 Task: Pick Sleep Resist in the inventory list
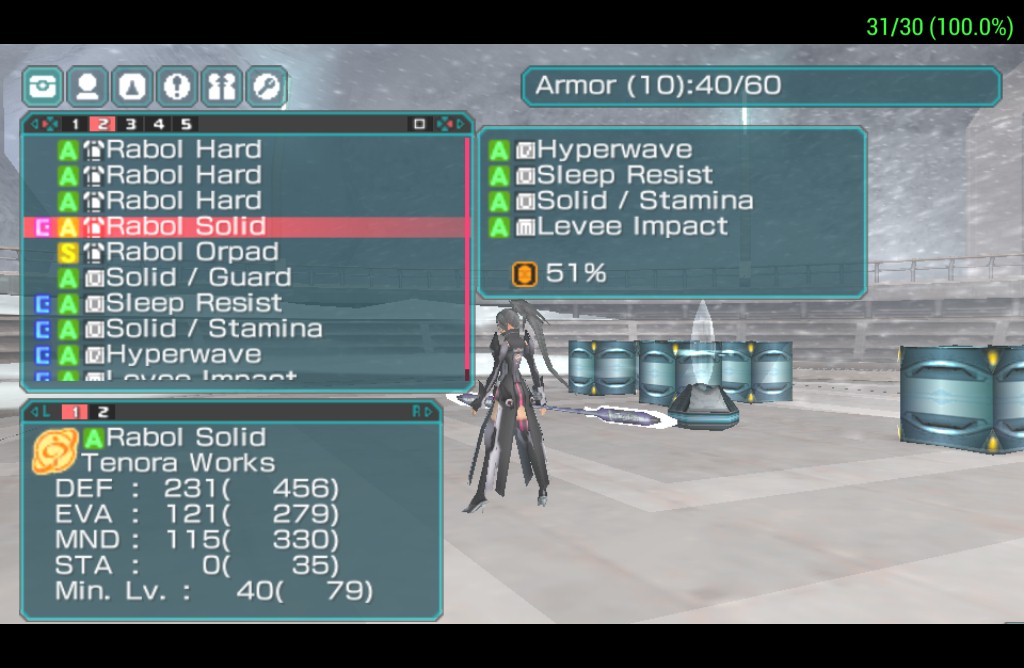coord(194,303)
